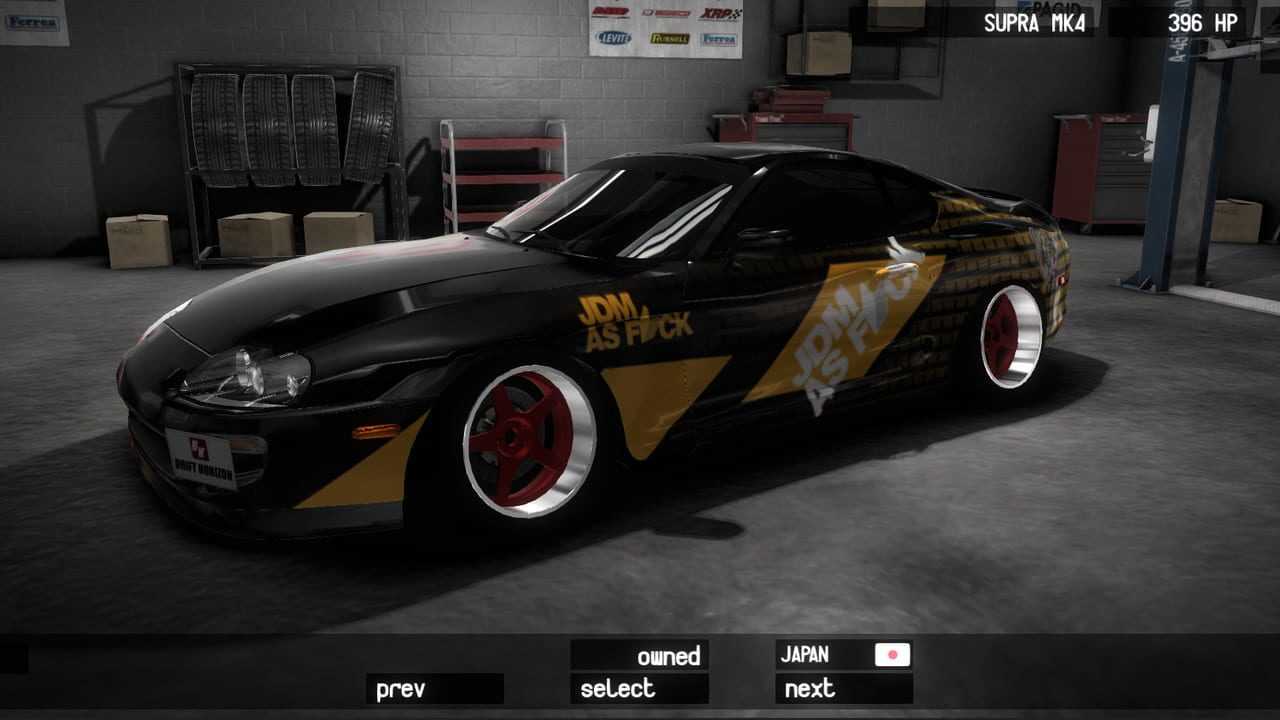Image resolution: width=1280 pixels, height=720 pixels.
Task: Show the next car in the garage
Action: pos(843,689)
